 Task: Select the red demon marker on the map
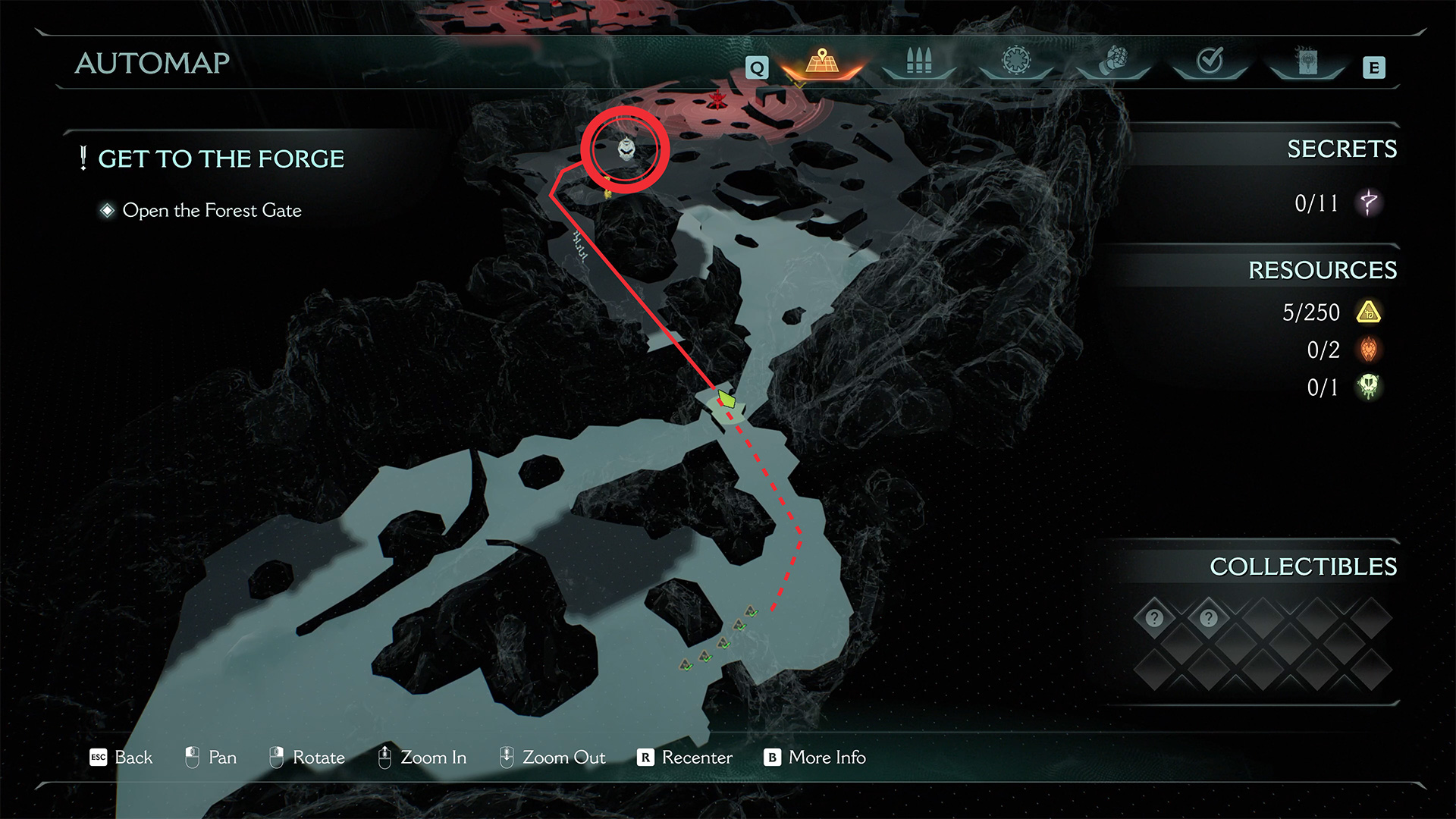(717, 99)
